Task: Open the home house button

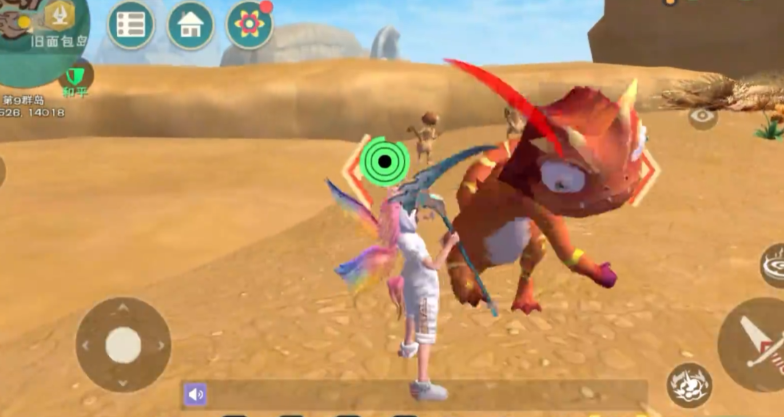Action: point(190,25)
